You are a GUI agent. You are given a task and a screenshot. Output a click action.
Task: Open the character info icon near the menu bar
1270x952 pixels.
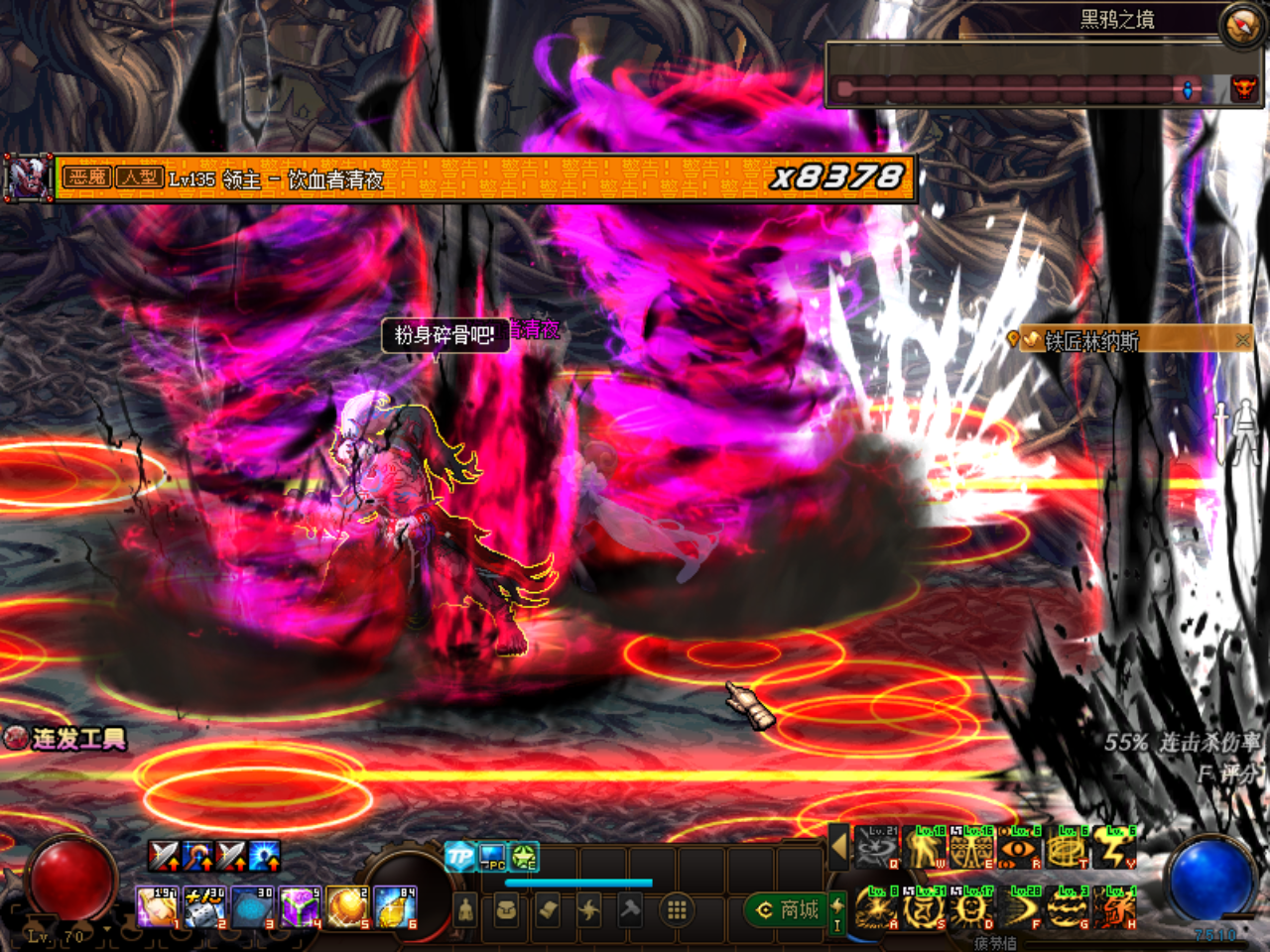465,911
